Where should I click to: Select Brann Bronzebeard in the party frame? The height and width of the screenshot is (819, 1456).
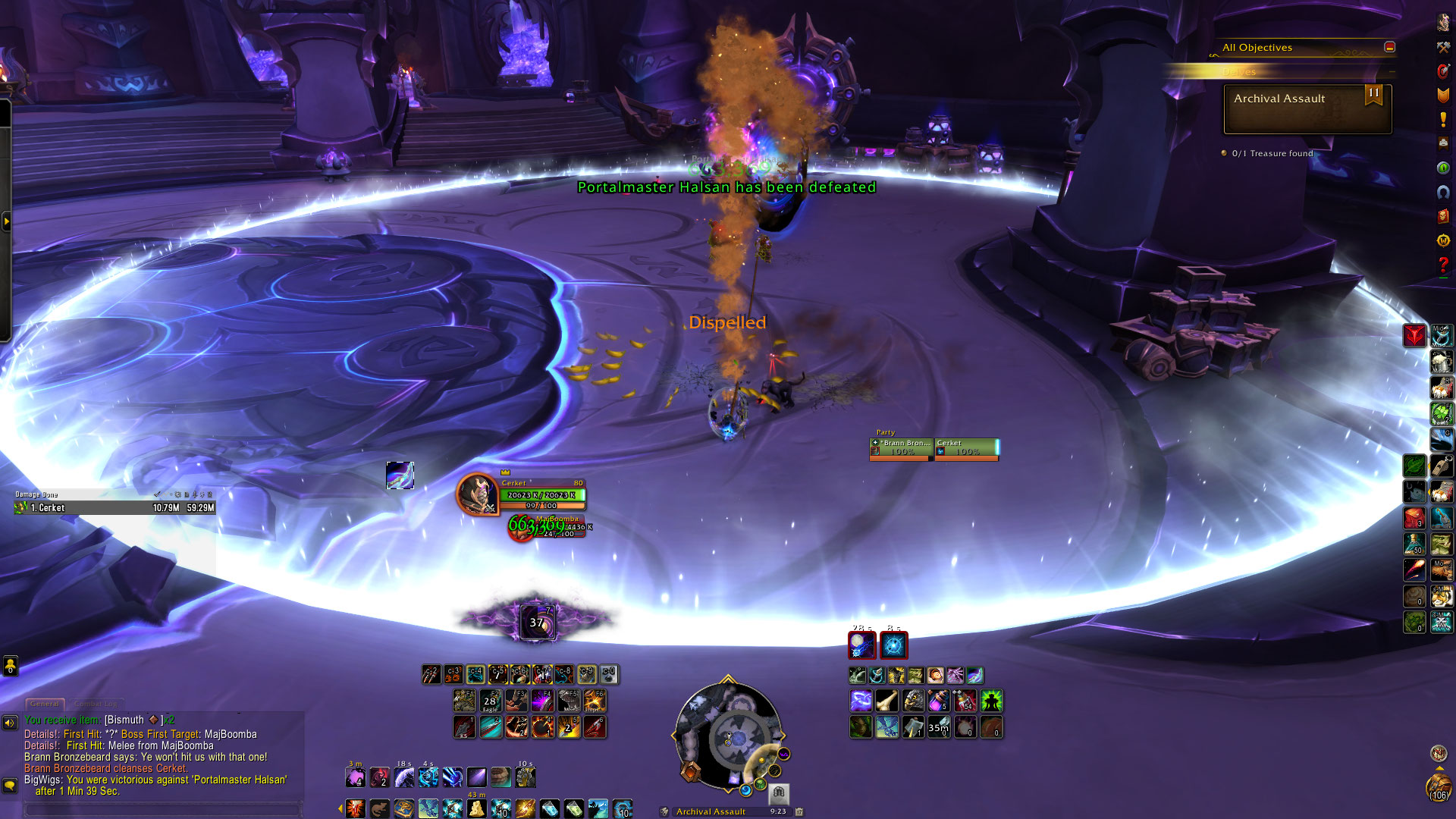click(902, 447)
